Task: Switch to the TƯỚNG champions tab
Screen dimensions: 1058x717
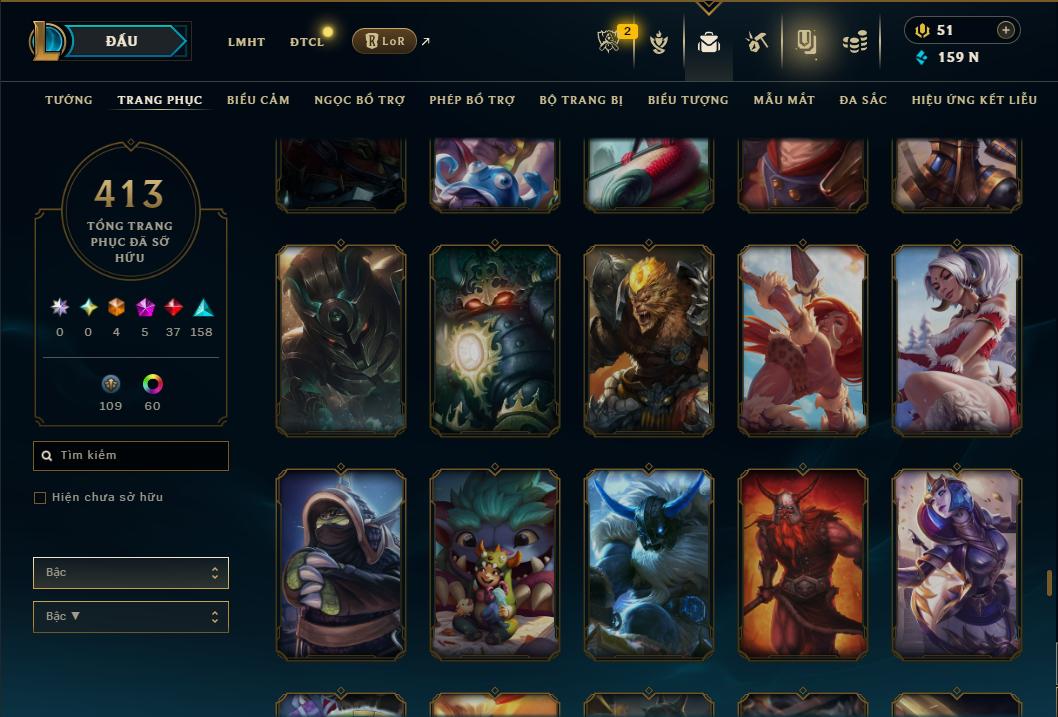Action: click(69, 100)
